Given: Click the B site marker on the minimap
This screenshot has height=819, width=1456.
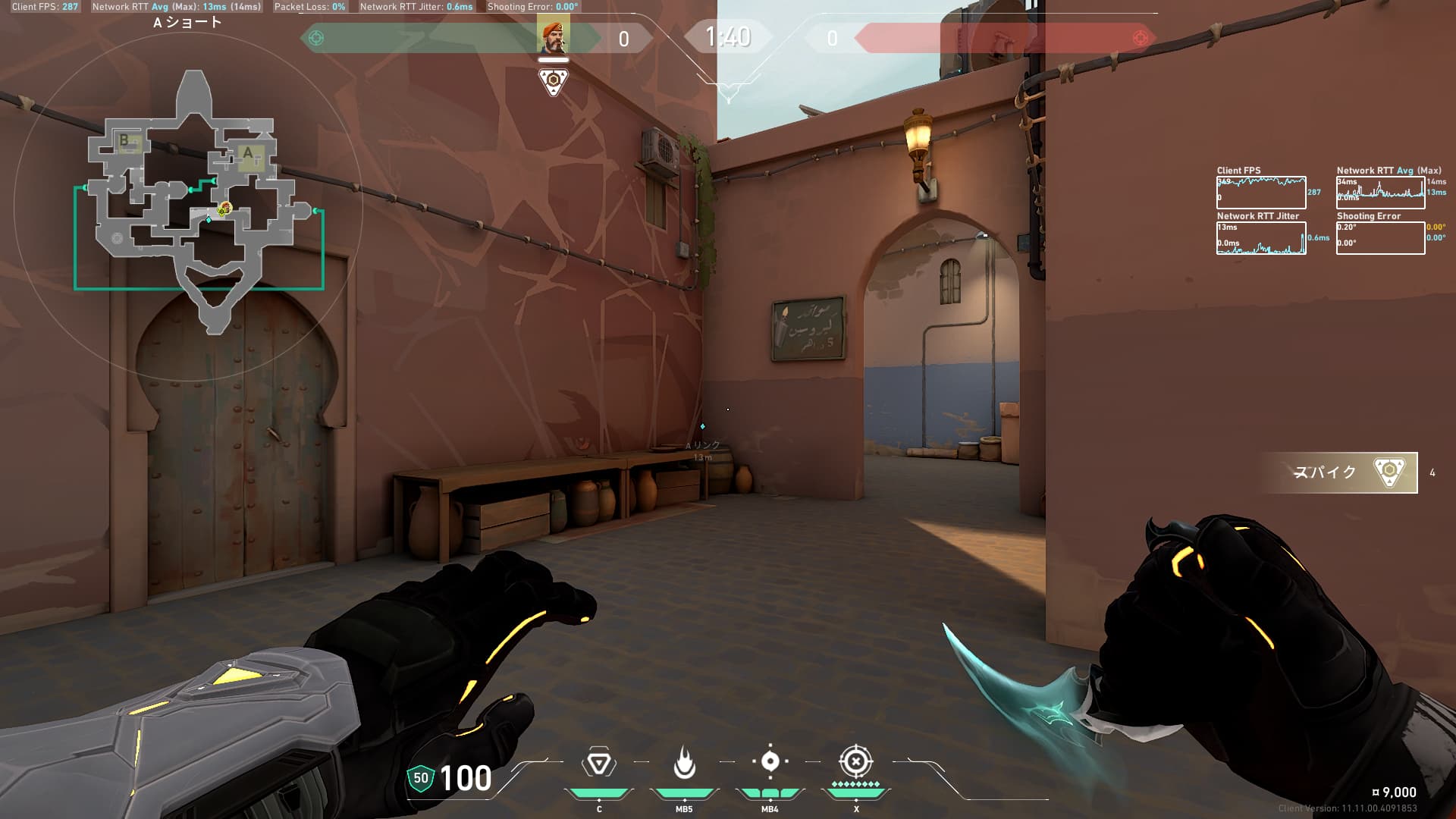Looking at the screenshot, I should pos(124,140).
